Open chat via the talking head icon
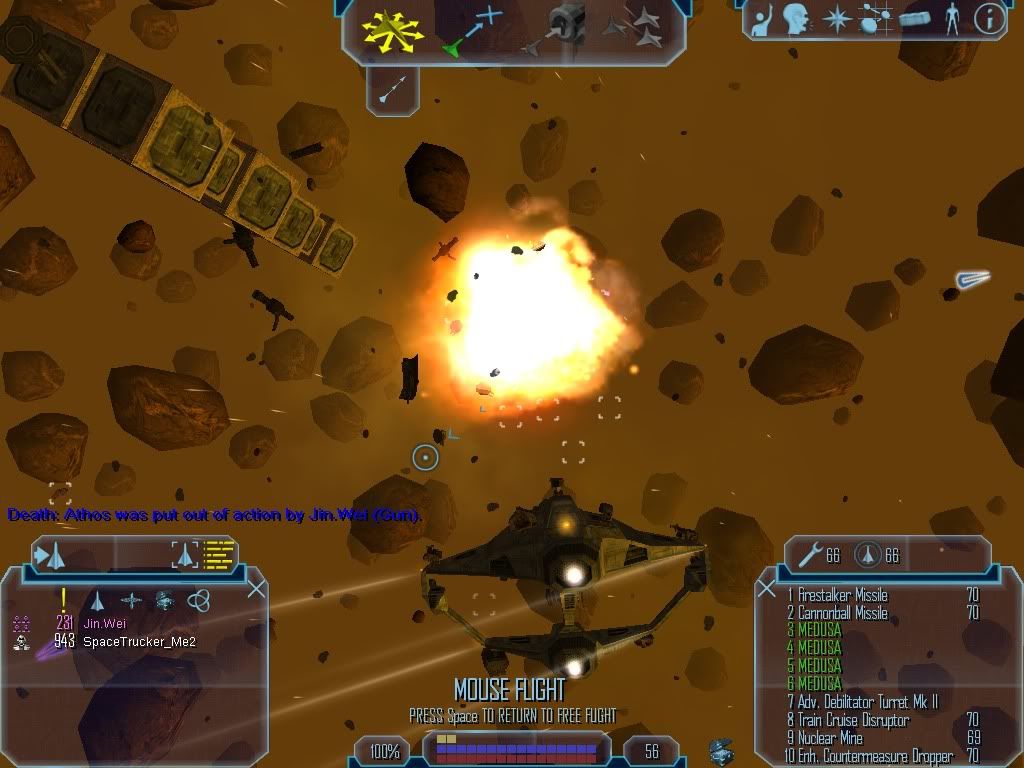Viewport: 1024px width, 768px height. [795, 20]
